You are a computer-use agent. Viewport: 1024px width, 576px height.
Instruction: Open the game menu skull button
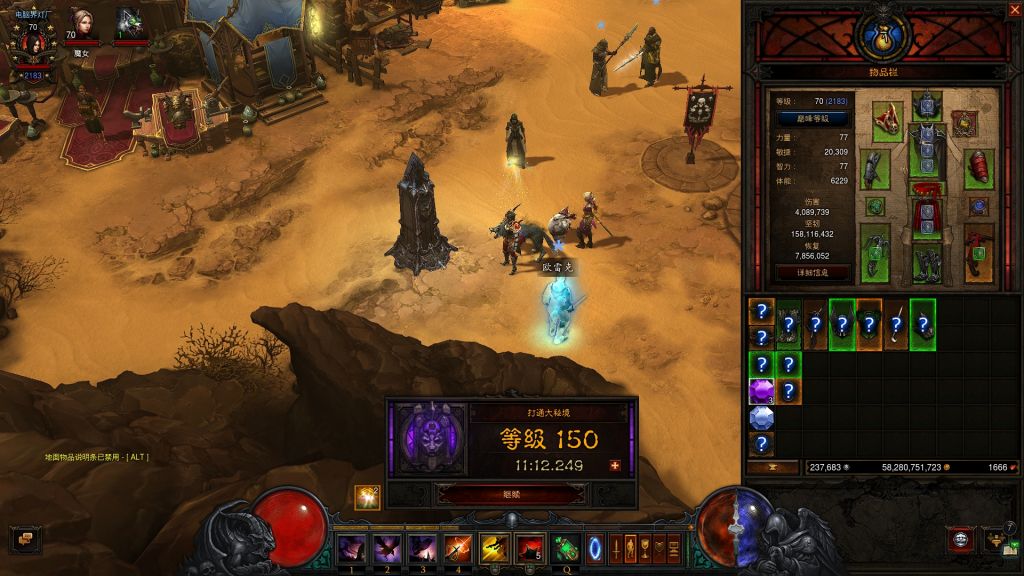[961, 540]
